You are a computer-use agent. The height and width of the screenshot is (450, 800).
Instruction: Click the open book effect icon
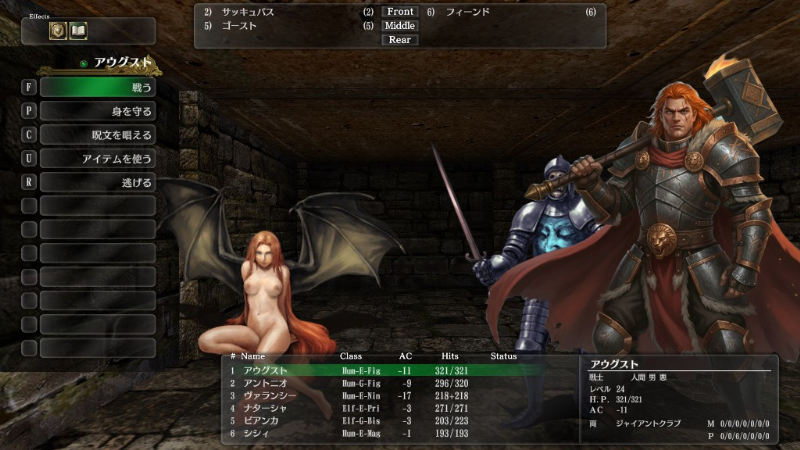(78, 31)
